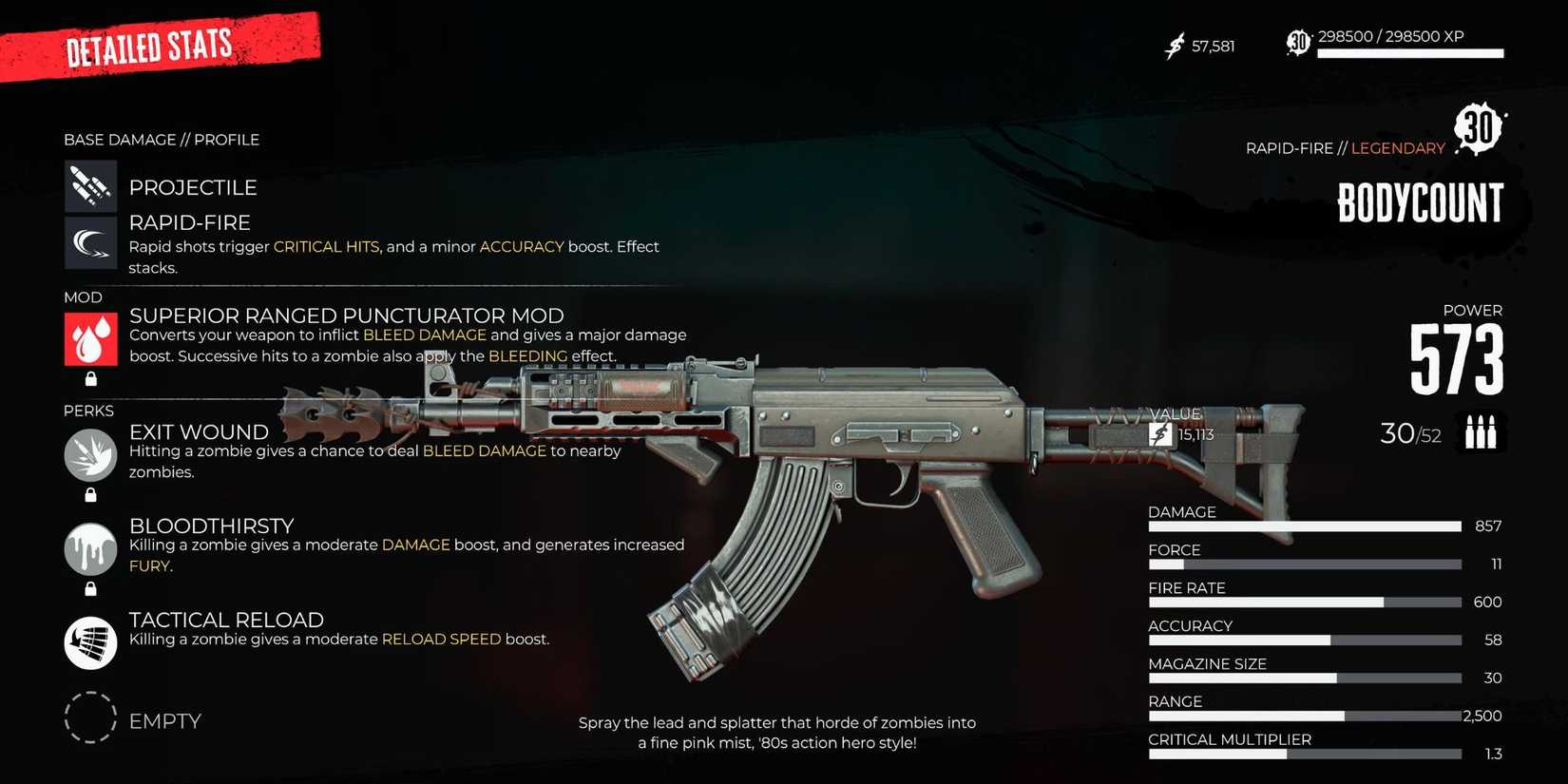Click the Detailed Stats header banner
Viewport: 1568px width, 784px height.
tap(150, 46)
